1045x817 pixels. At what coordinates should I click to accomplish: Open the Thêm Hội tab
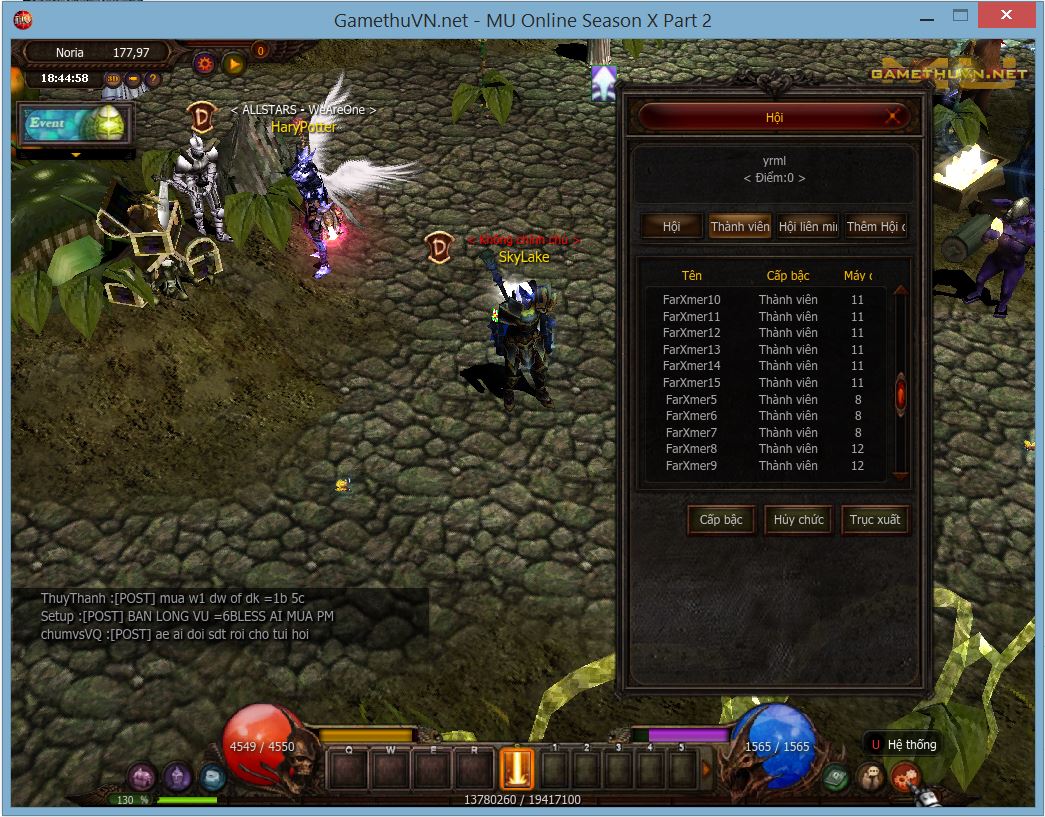tap(876, 227)
